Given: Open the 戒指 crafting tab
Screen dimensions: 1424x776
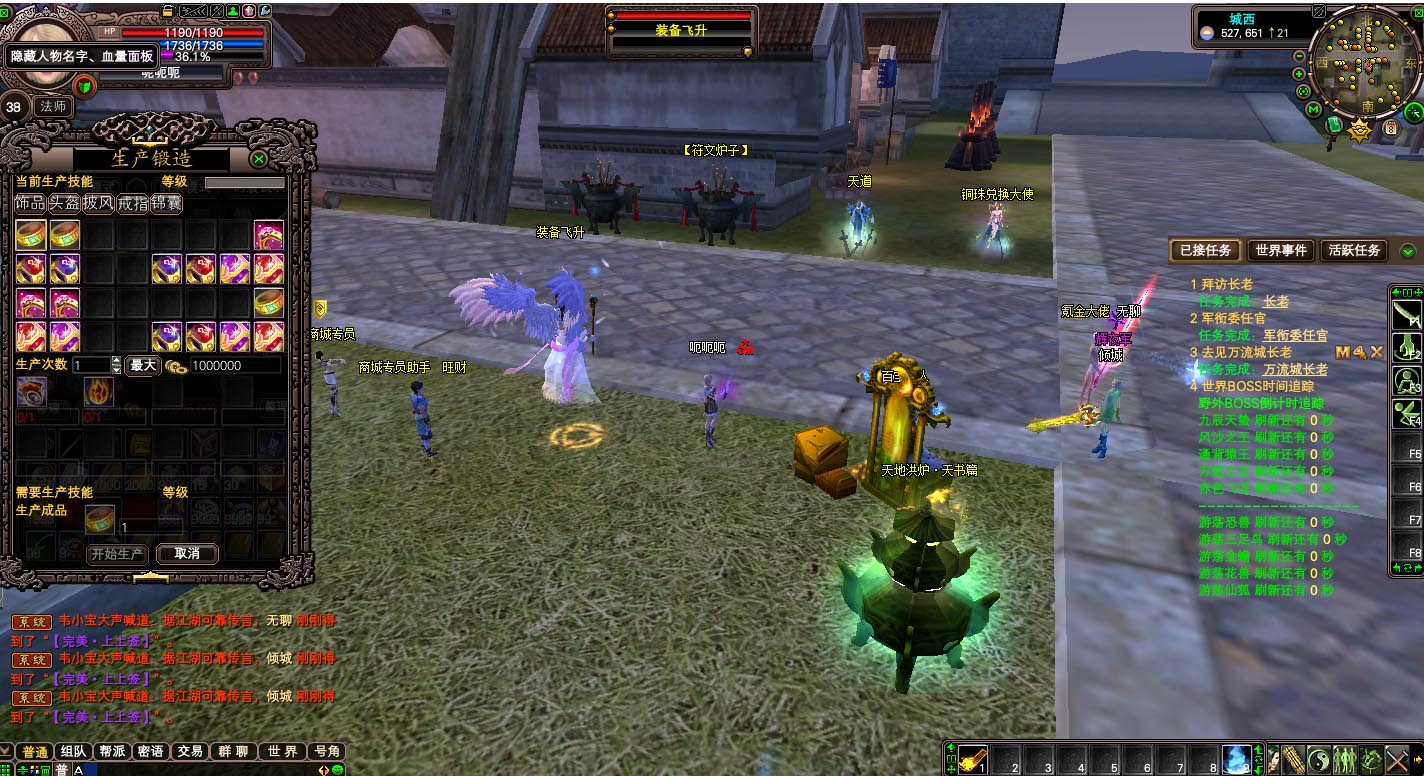Looking at the screenshot, I should pyautogui.click(x=132, y=203).
